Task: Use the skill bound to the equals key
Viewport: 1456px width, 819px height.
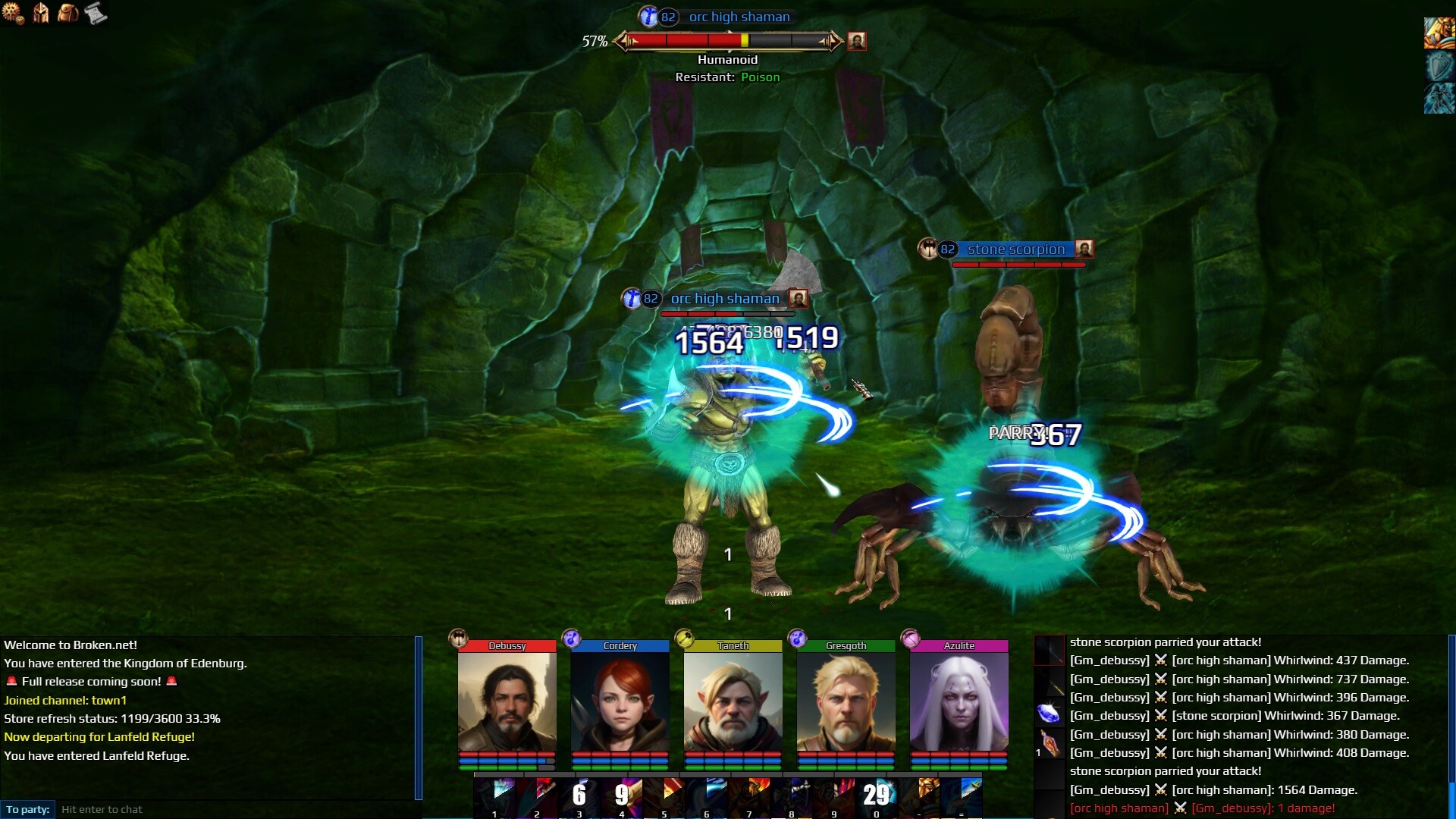Action: pos(962,796)
